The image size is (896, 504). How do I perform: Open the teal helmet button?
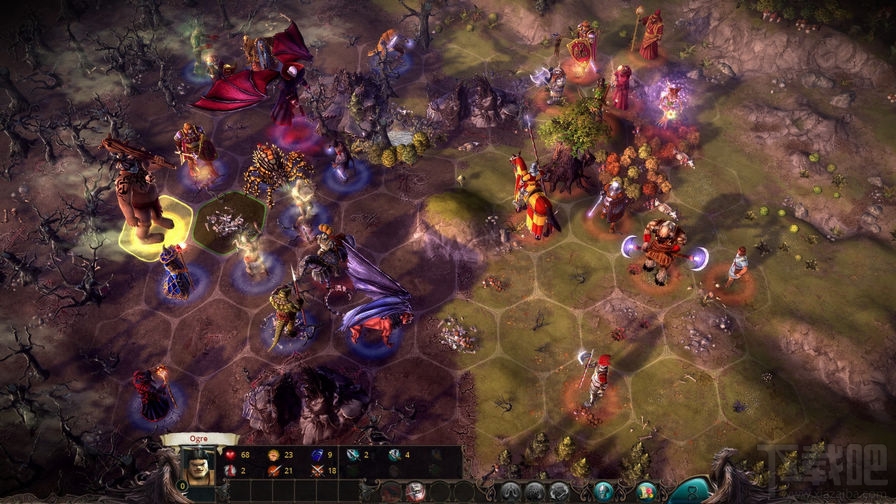603,490
